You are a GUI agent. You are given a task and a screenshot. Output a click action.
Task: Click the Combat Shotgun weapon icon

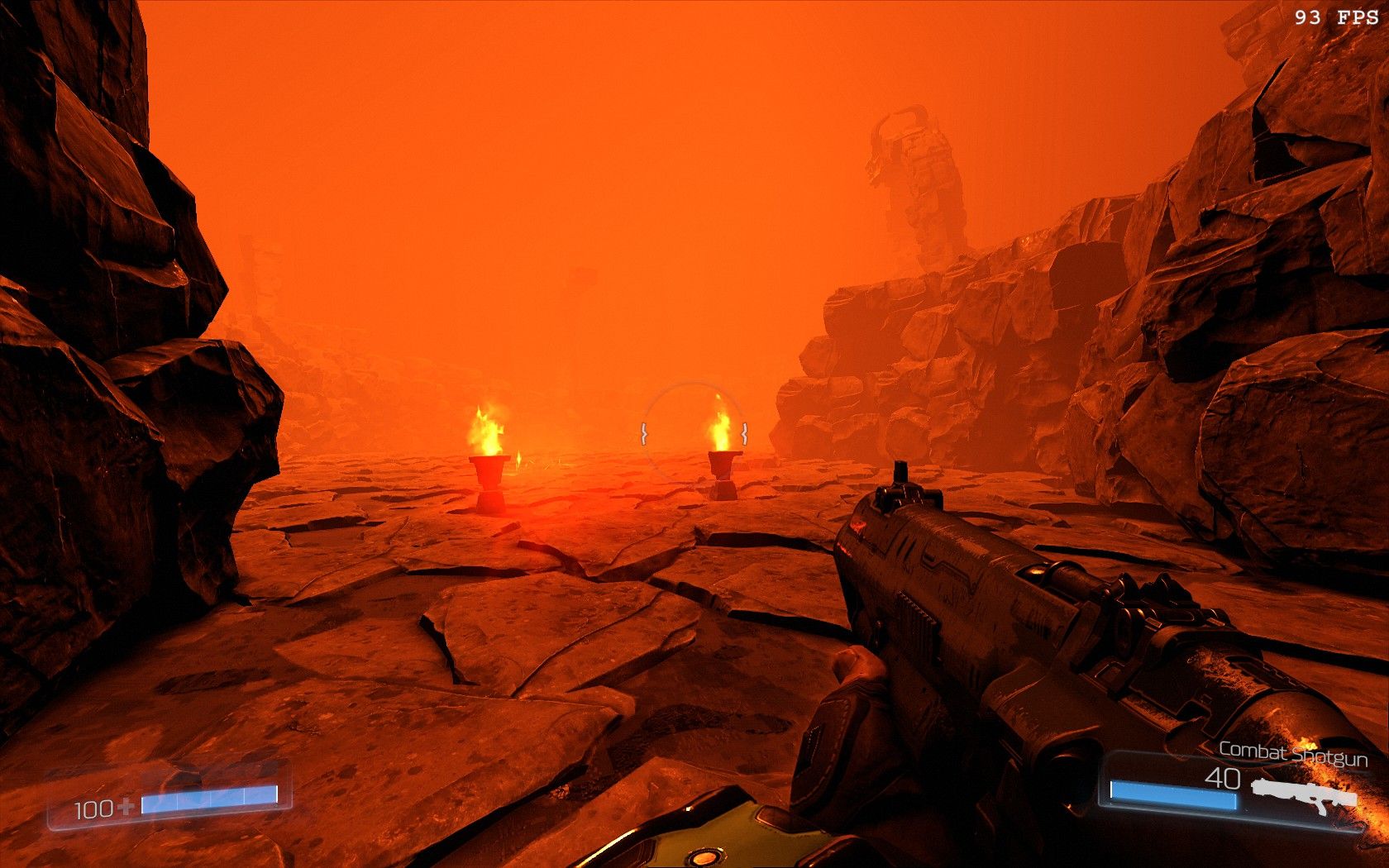pyautogui.click(x=1304, y=793)
